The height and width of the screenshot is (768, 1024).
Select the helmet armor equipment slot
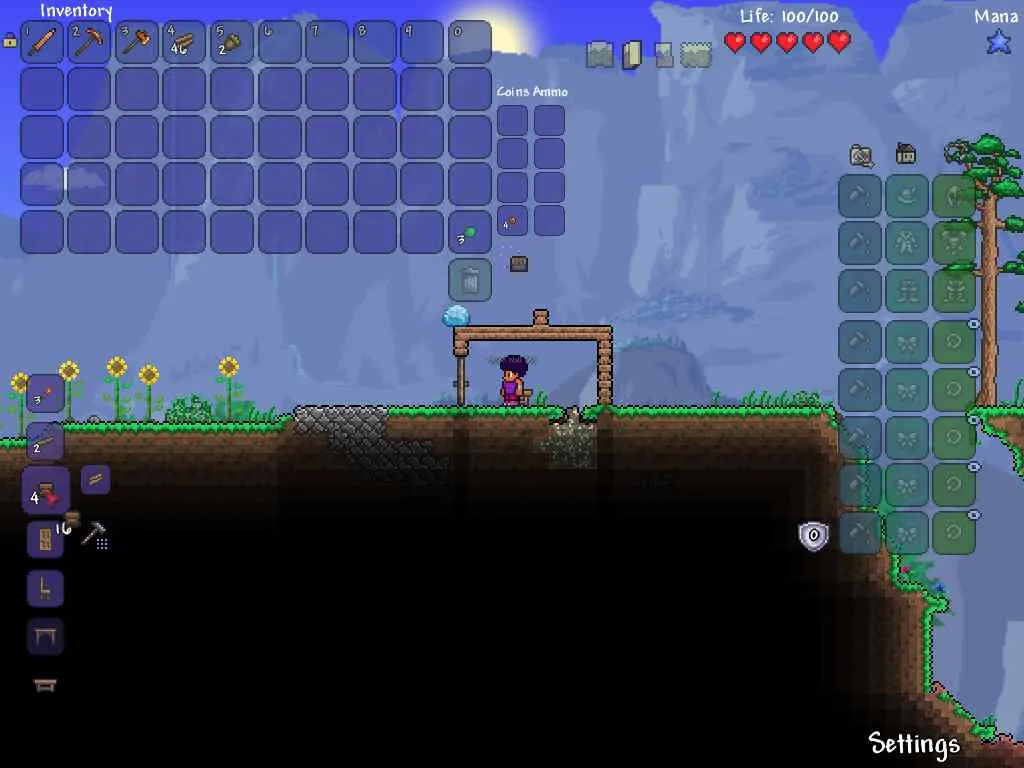(954, 196)
